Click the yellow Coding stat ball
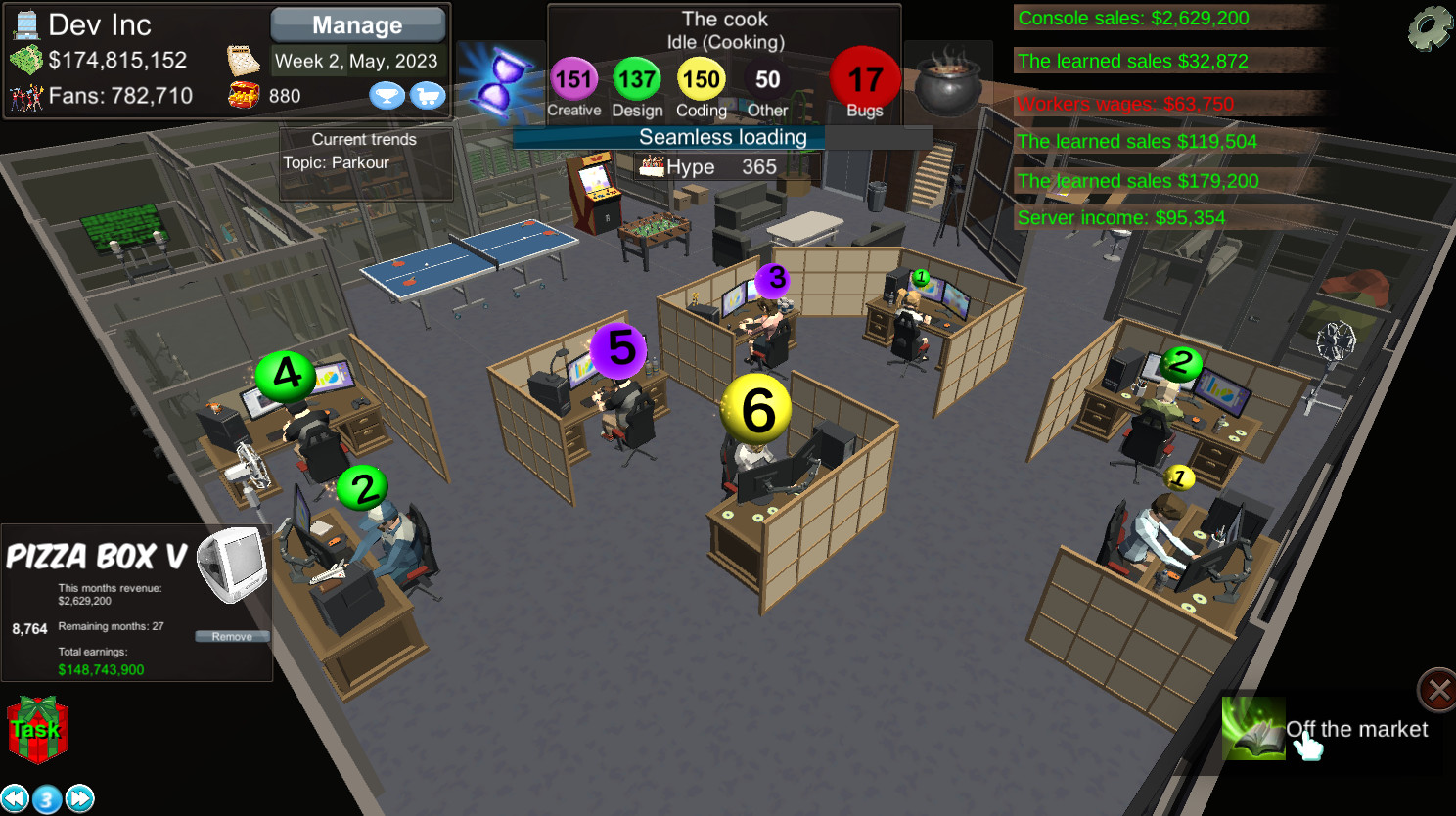The width and height of the screenshot is (1456, 816). pos(701,79)
